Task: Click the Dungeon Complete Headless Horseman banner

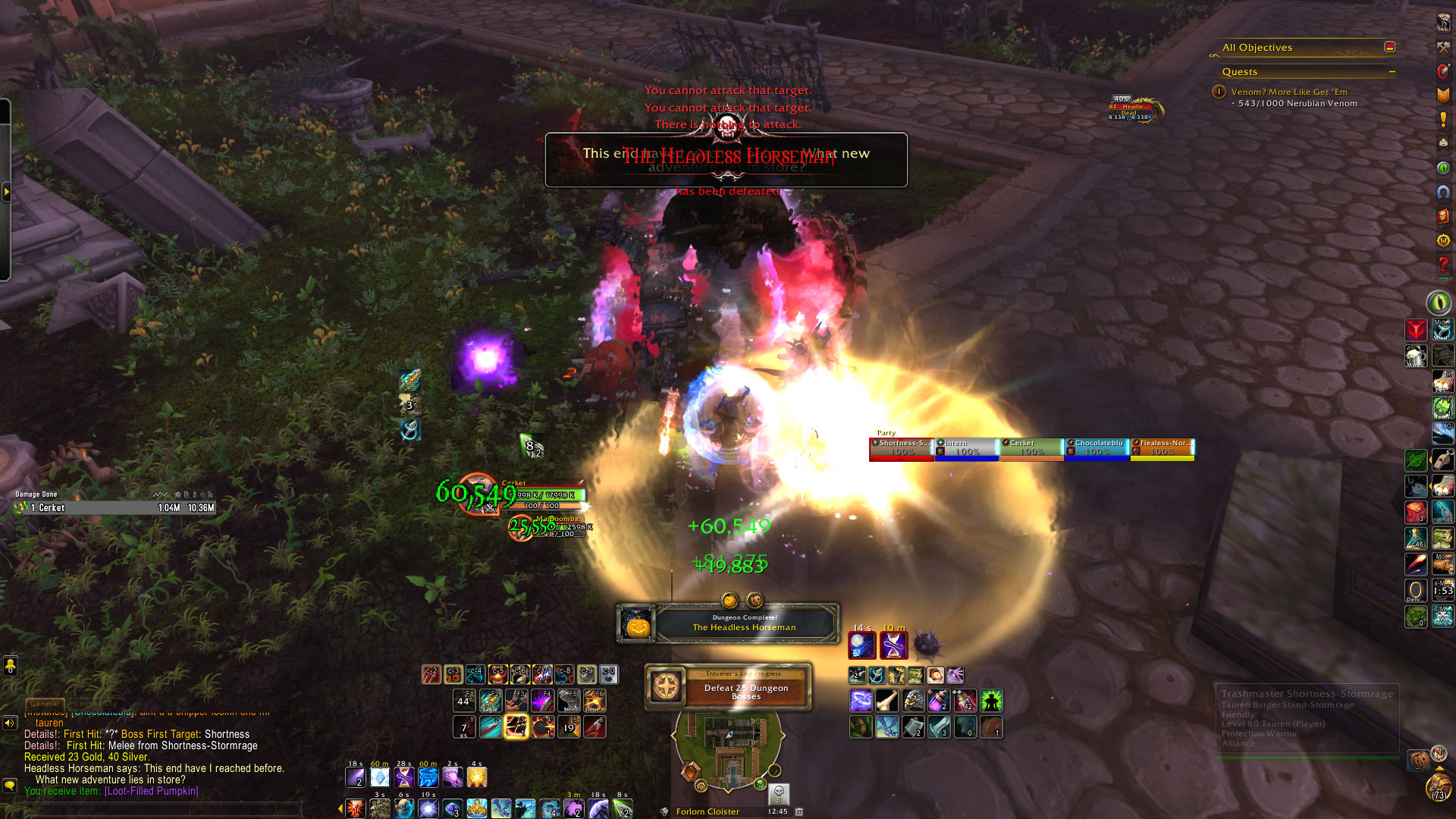Action: [x=728, y=623]
